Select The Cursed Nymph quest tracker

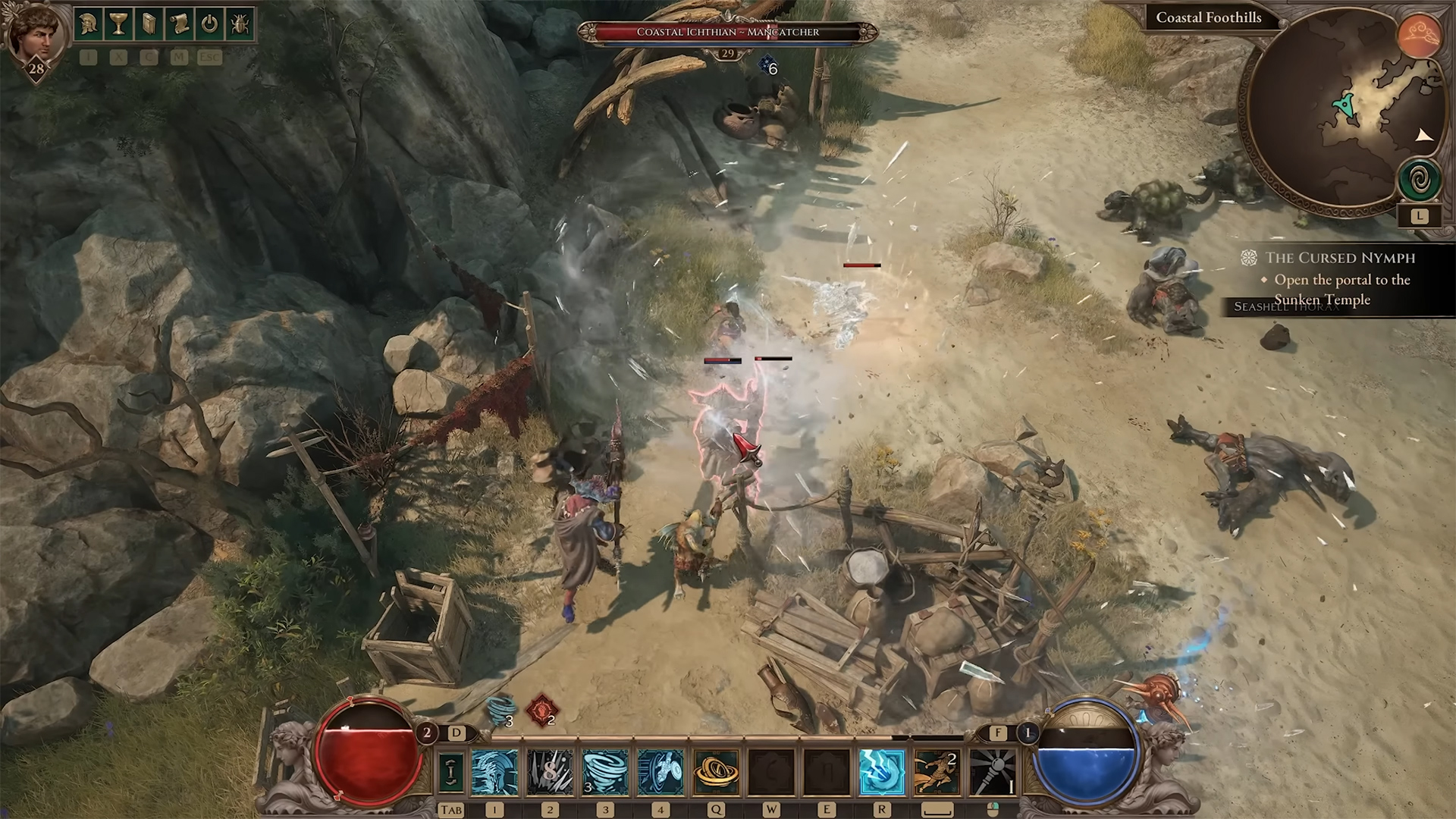coord(1340,258)
